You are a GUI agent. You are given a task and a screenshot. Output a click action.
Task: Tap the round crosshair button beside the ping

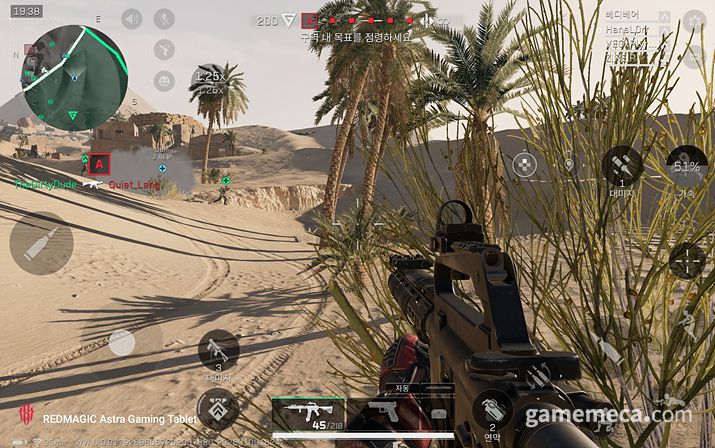(524, 165)
